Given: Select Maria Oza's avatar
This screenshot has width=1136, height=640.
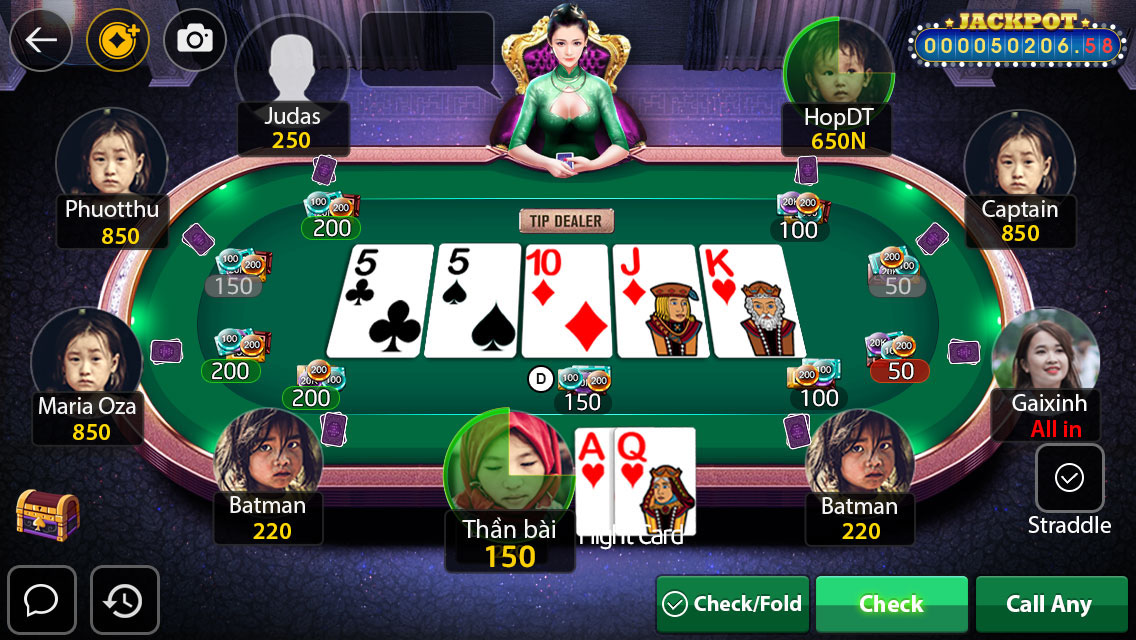Looking at the screenshot, I should [x=86, y=355].
